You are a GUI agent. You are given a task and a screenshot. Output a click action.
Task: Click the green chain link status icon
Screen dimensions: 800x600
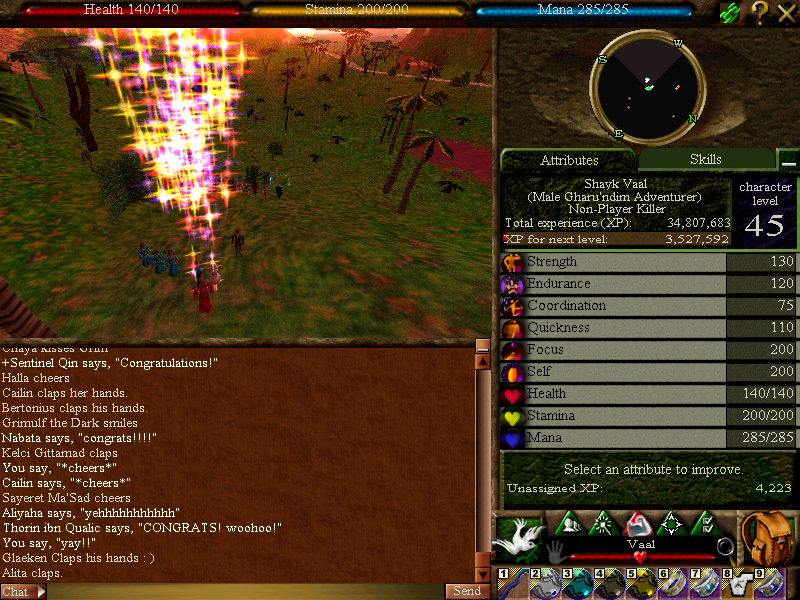tap(730, 12)
